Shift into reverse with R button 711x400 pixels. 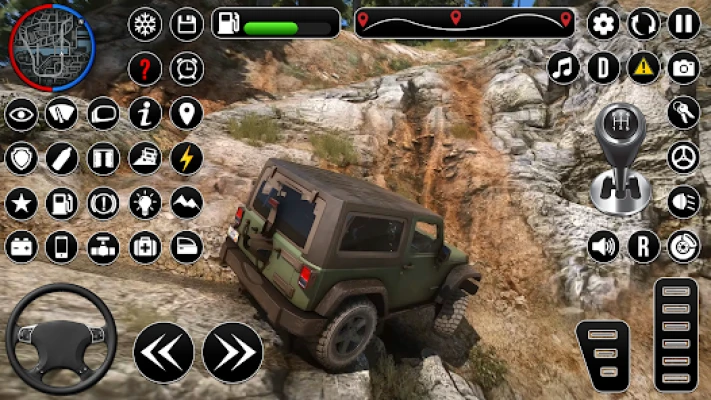pos(643,246)
